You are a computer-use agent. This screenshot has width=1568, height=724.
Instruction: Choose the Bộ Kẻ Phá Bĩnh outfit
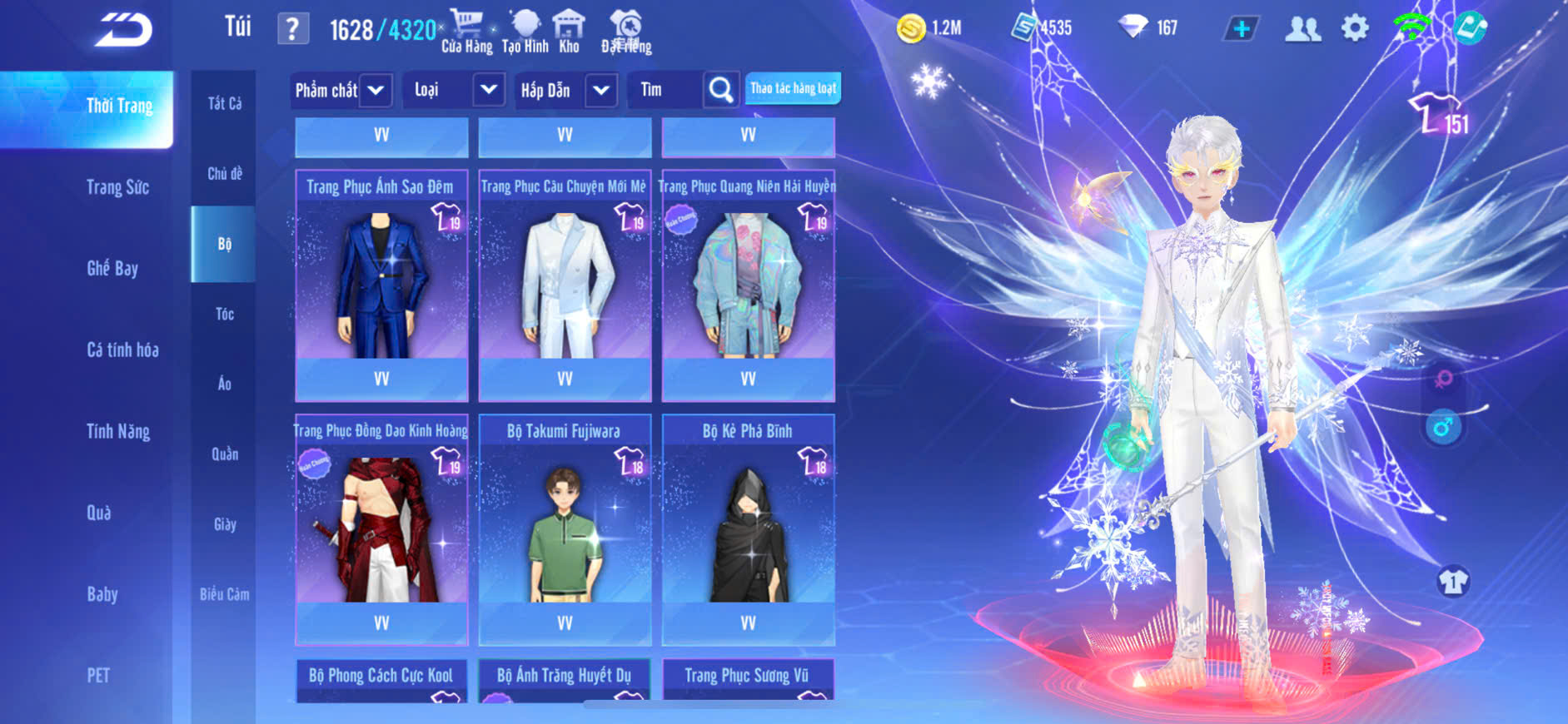(748, 524)
